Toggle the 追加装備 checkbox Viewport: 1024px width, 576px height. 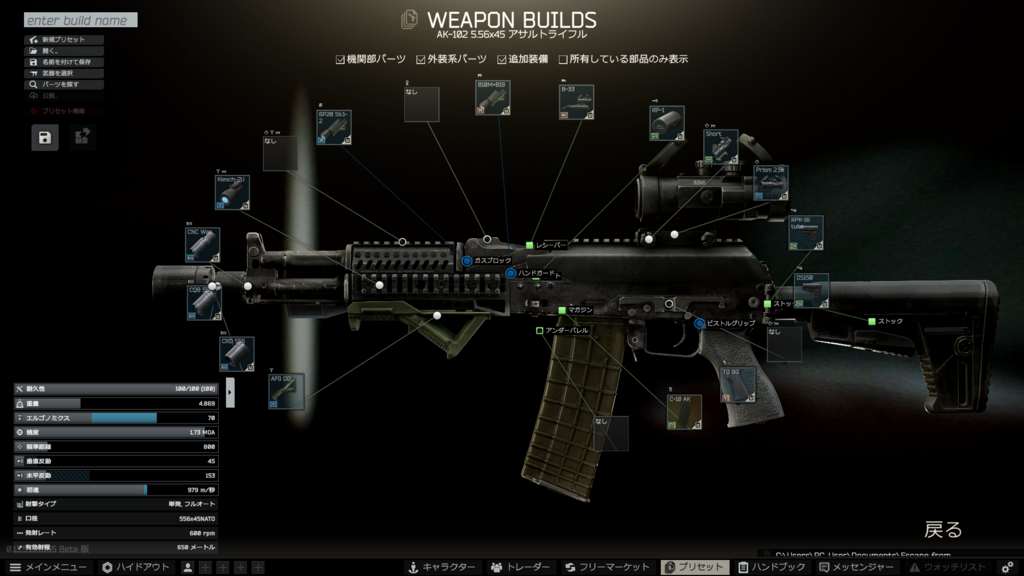pos(502,60)
